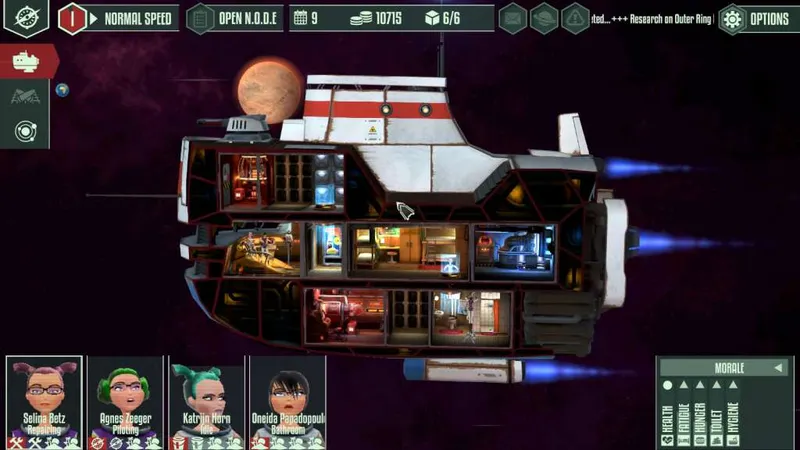Switch to the mountain terrain tab
800x450 pixels.
pos(26,96)
